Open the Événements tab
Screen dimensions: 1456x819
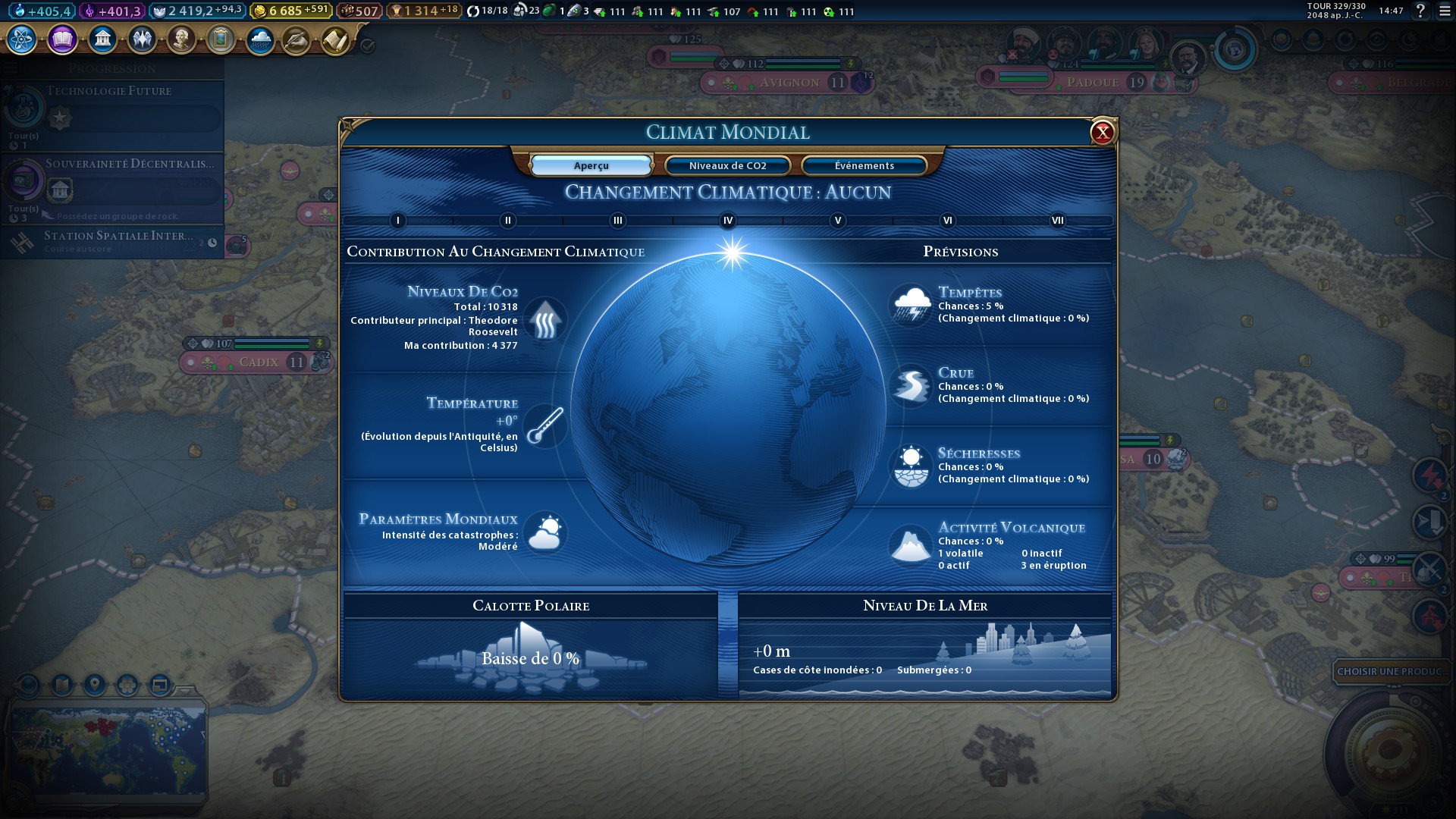point(864,165)
